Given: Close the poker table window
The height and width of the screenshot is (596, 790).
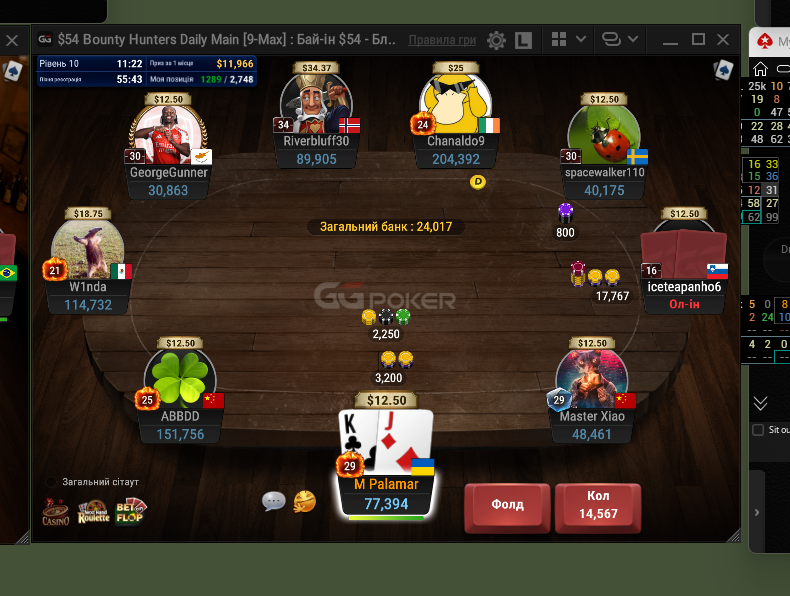Looking at the screenshot, I should pos(724,40).
